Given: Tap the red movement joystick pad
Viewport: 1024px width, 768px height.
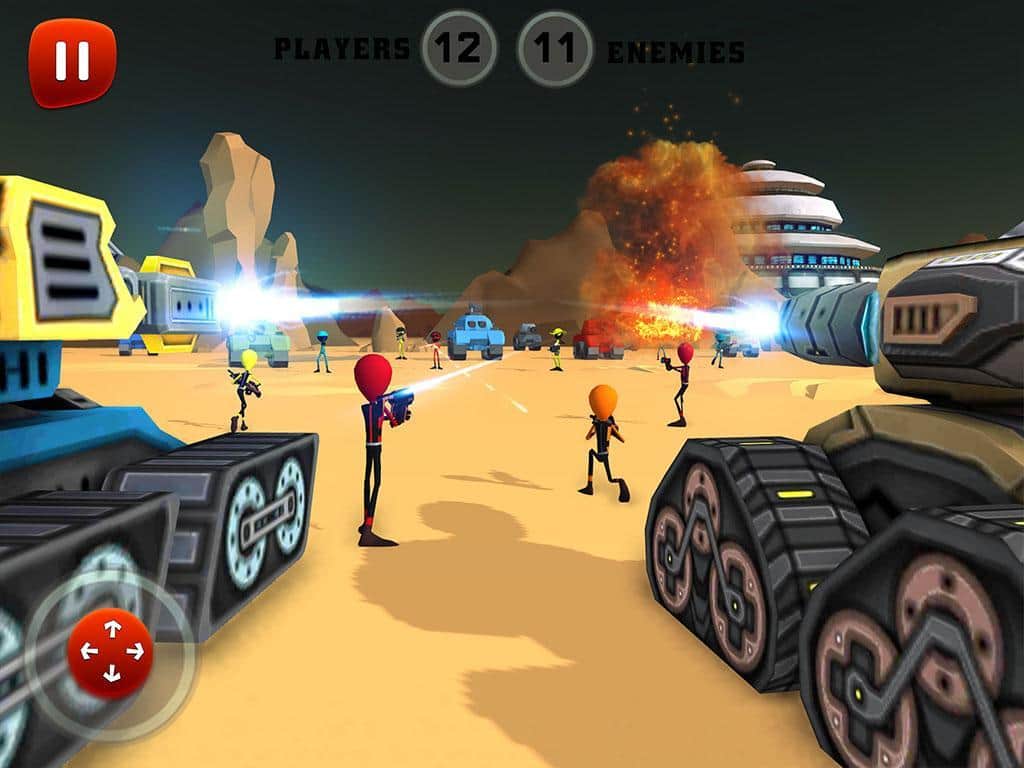Looking at the screenshot, I should pyautogui.click(x=111, y=652).
